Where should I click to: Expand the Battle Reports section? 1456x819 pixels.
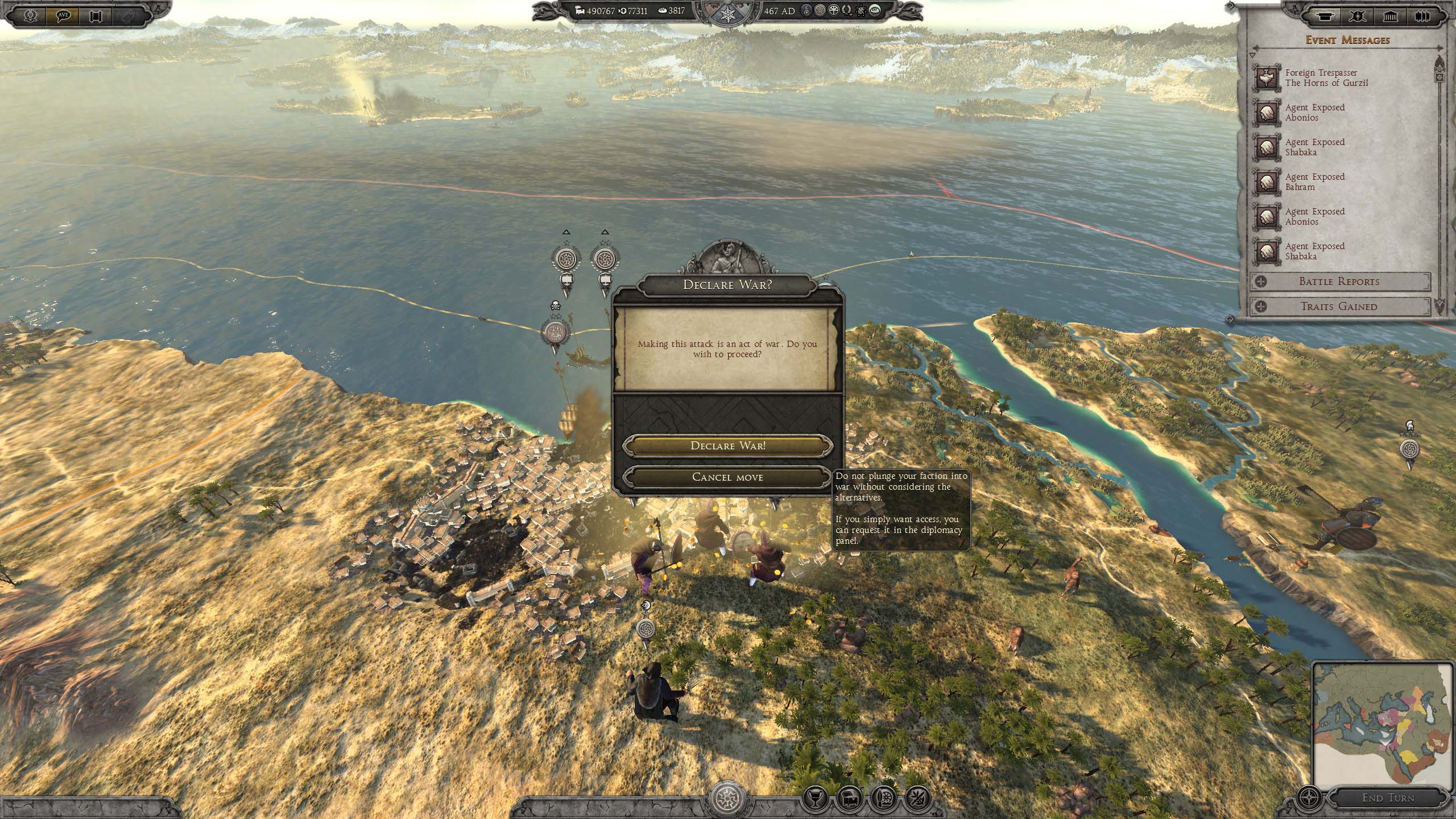pyautogui.click(x=1339, y=282)
